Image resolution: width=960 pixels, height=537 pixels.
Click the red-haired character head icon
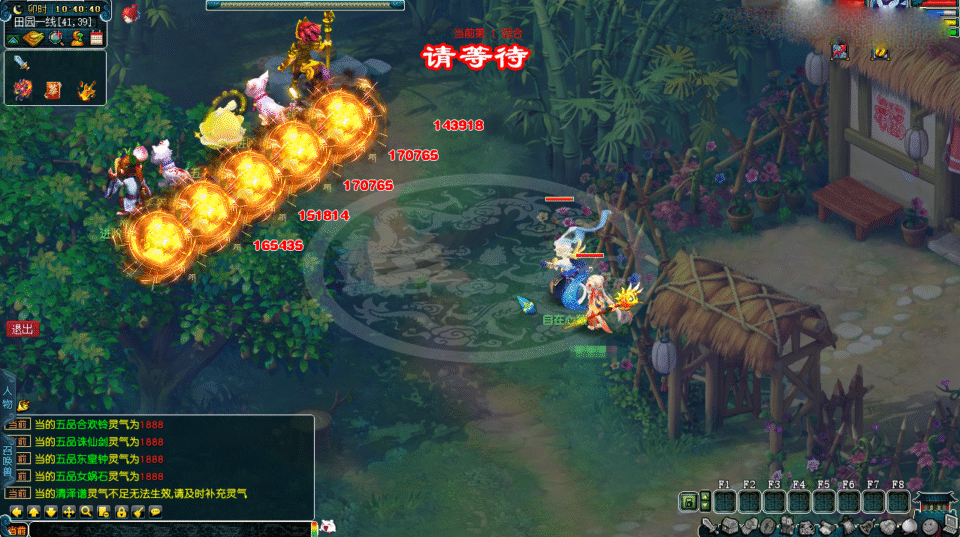(x=130, y=13)
